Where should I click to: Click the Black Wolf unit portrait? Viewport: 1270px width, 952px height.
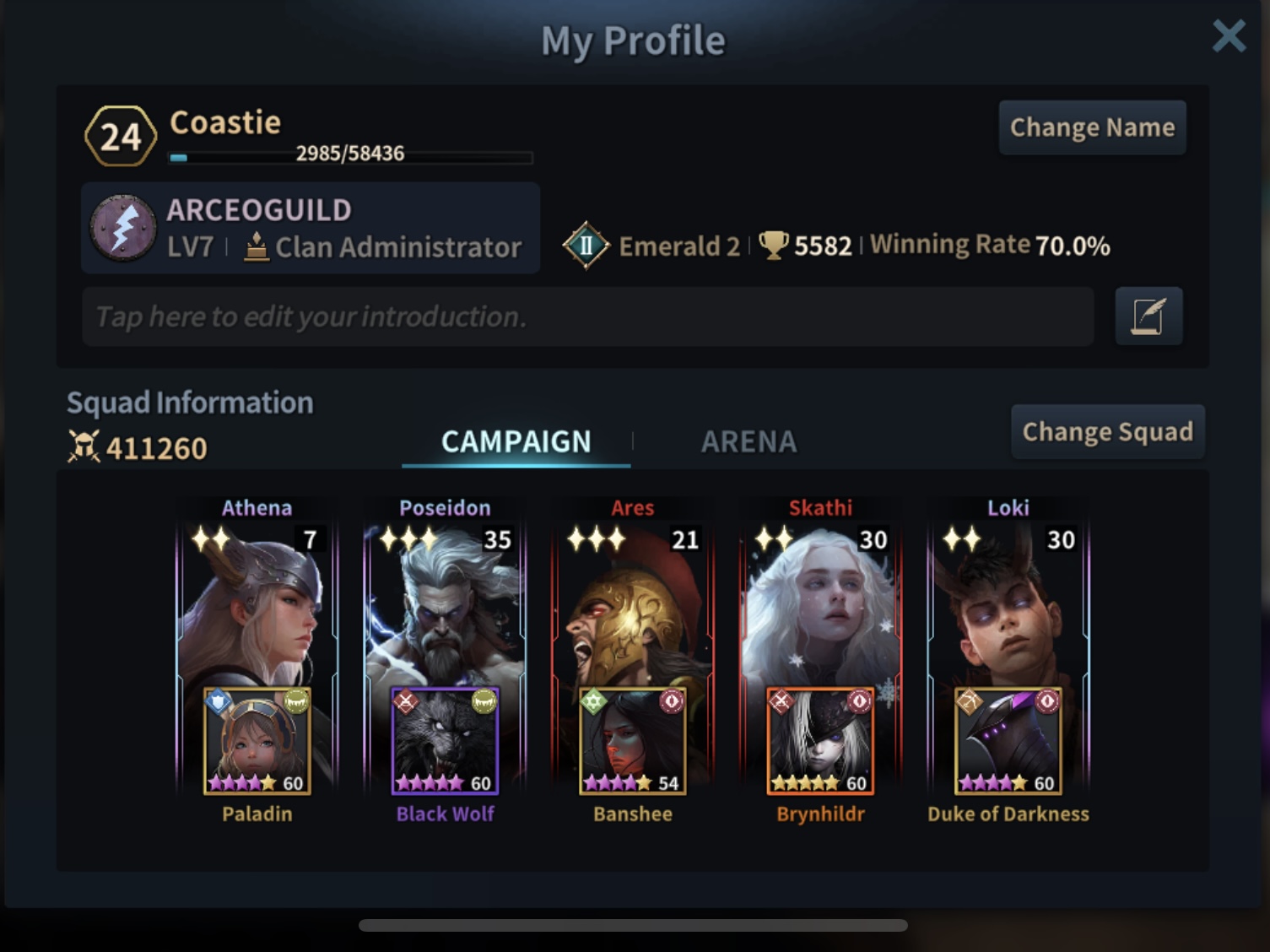(x=445, y=741)
